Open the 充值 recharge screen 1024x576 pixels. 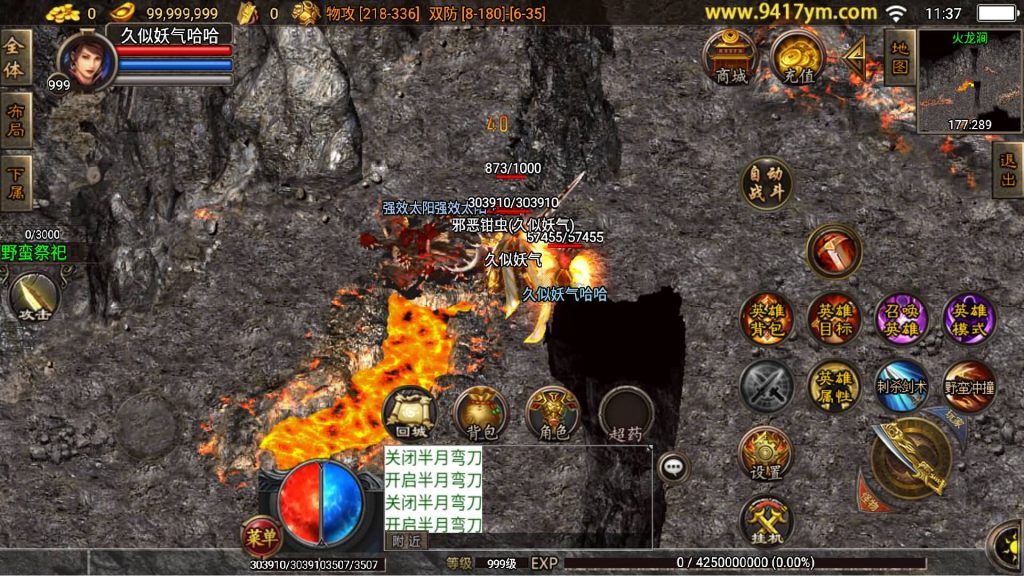[797, 56]
